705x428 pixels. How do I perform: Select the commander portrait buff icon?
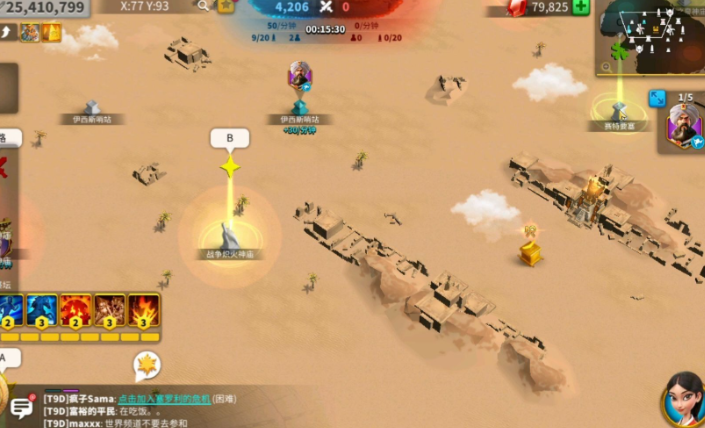(29, 33)
